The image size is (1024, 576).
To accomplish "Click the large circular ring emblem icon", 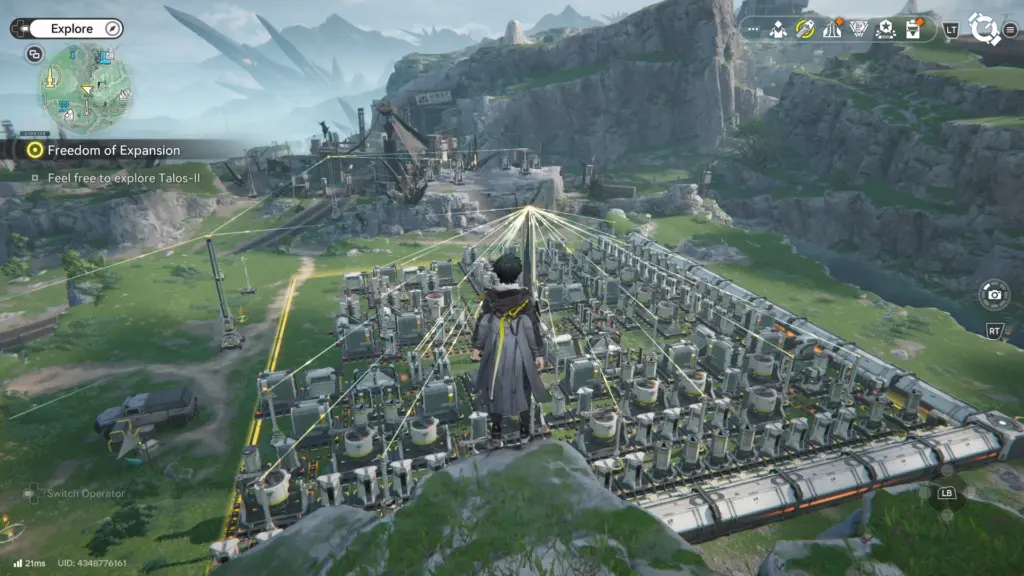I will (x=984, y=29).
